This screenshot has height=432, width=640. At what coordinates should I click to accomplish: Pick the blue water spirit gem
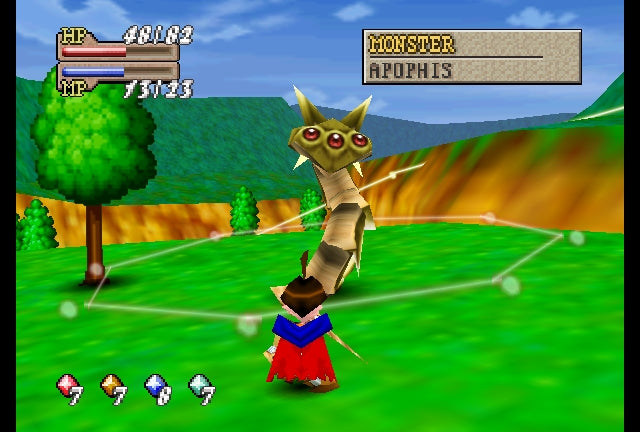155,386
